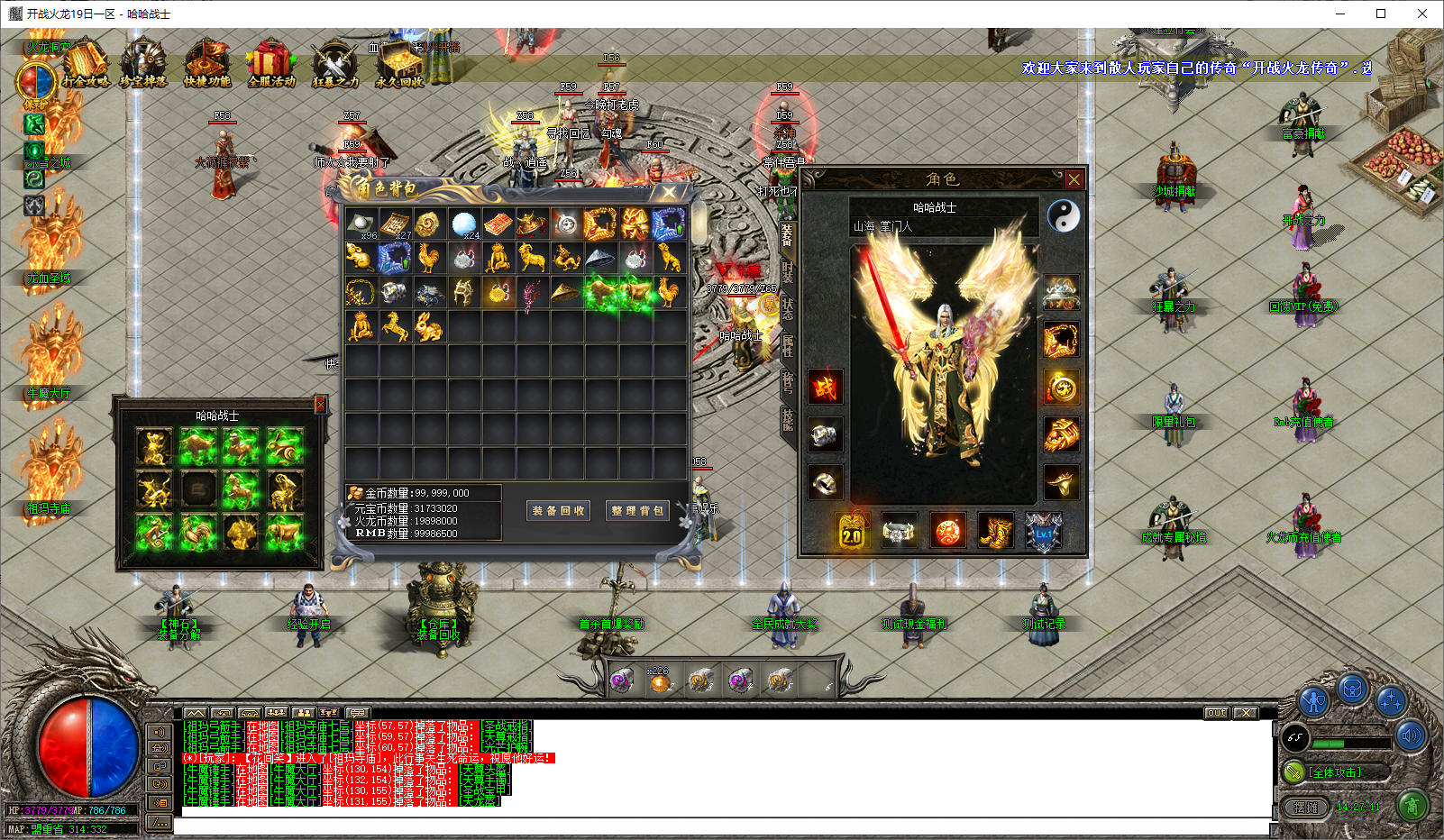Open the 打金攻略 scroll menu
The image size is (1444, 840).
point(86,64)
